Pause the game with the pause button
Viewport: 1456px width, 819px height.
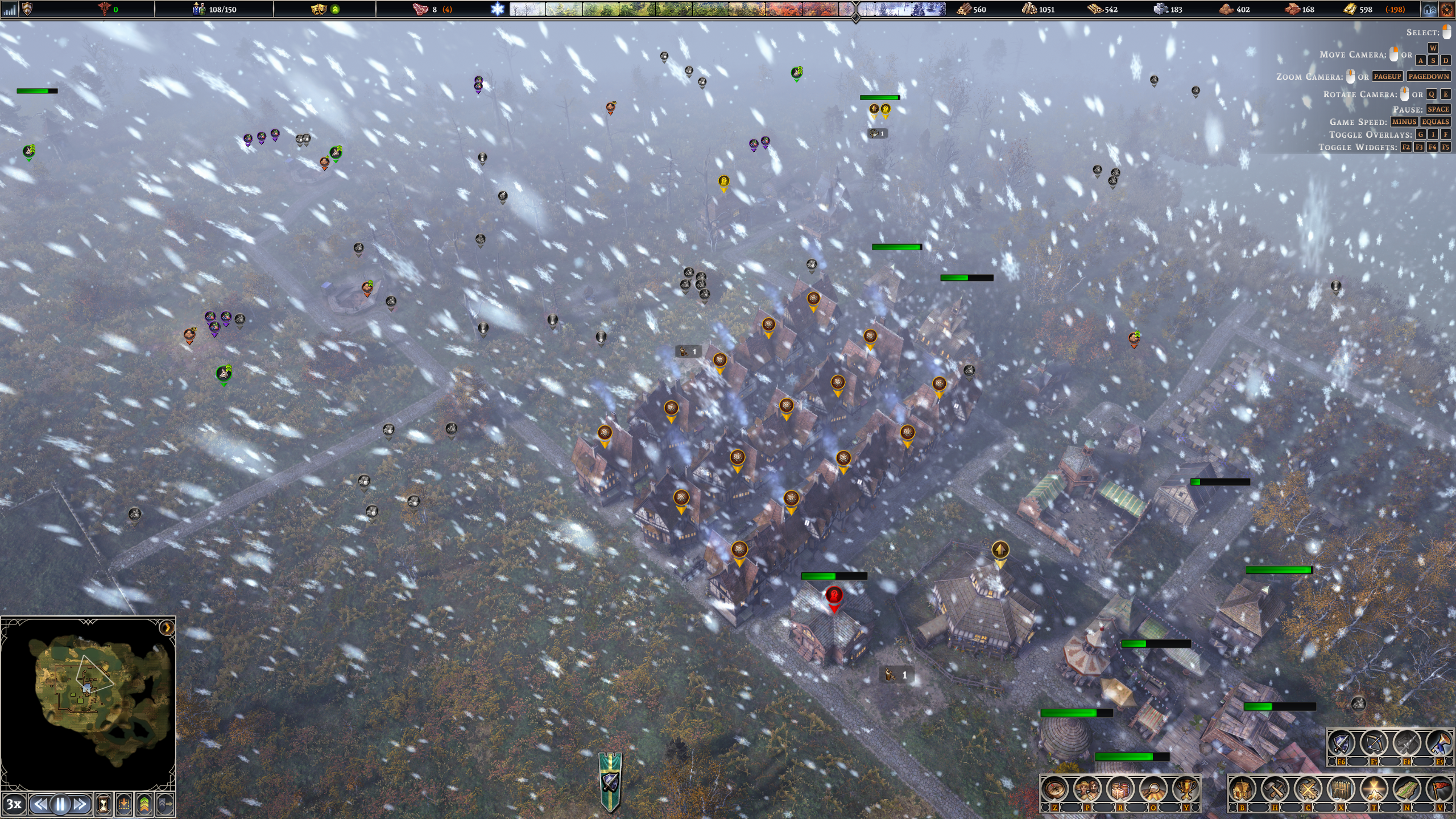click(x=60, y=804)
